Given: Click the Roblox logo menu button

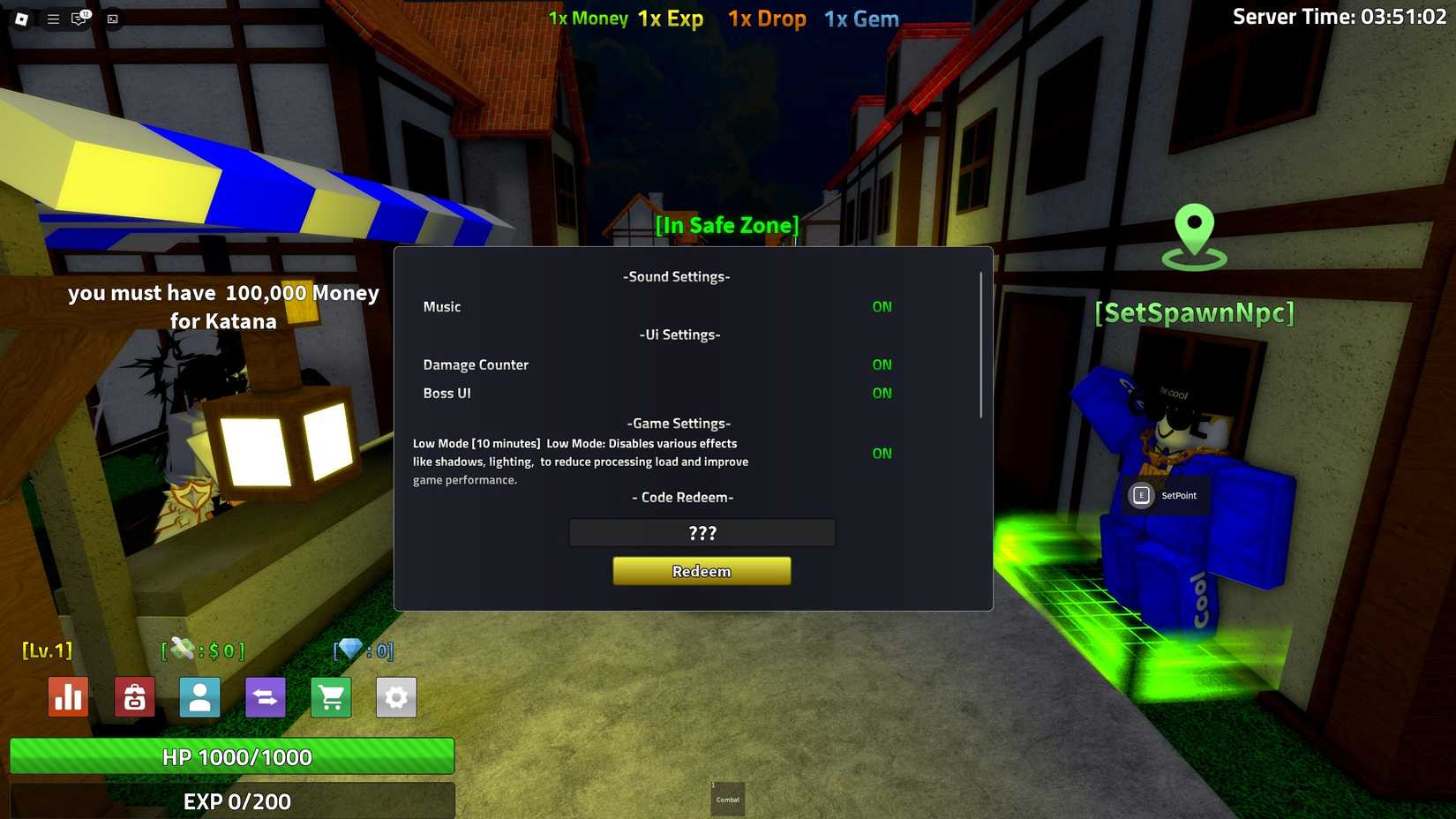Looking at the screenshot, I should click(21, 19).
